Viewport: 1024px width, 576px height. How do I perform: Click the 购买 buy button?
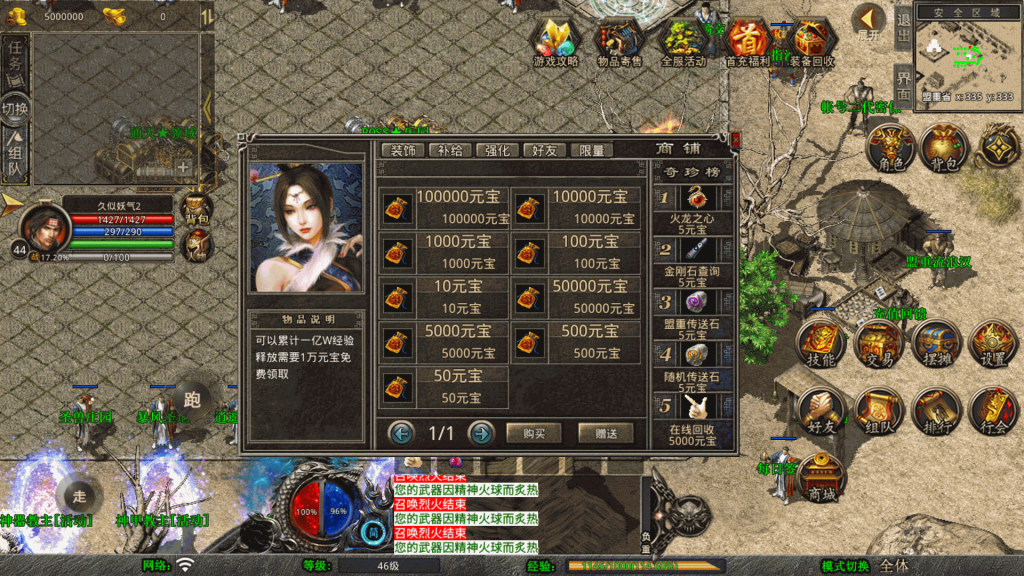pos(533,433)
